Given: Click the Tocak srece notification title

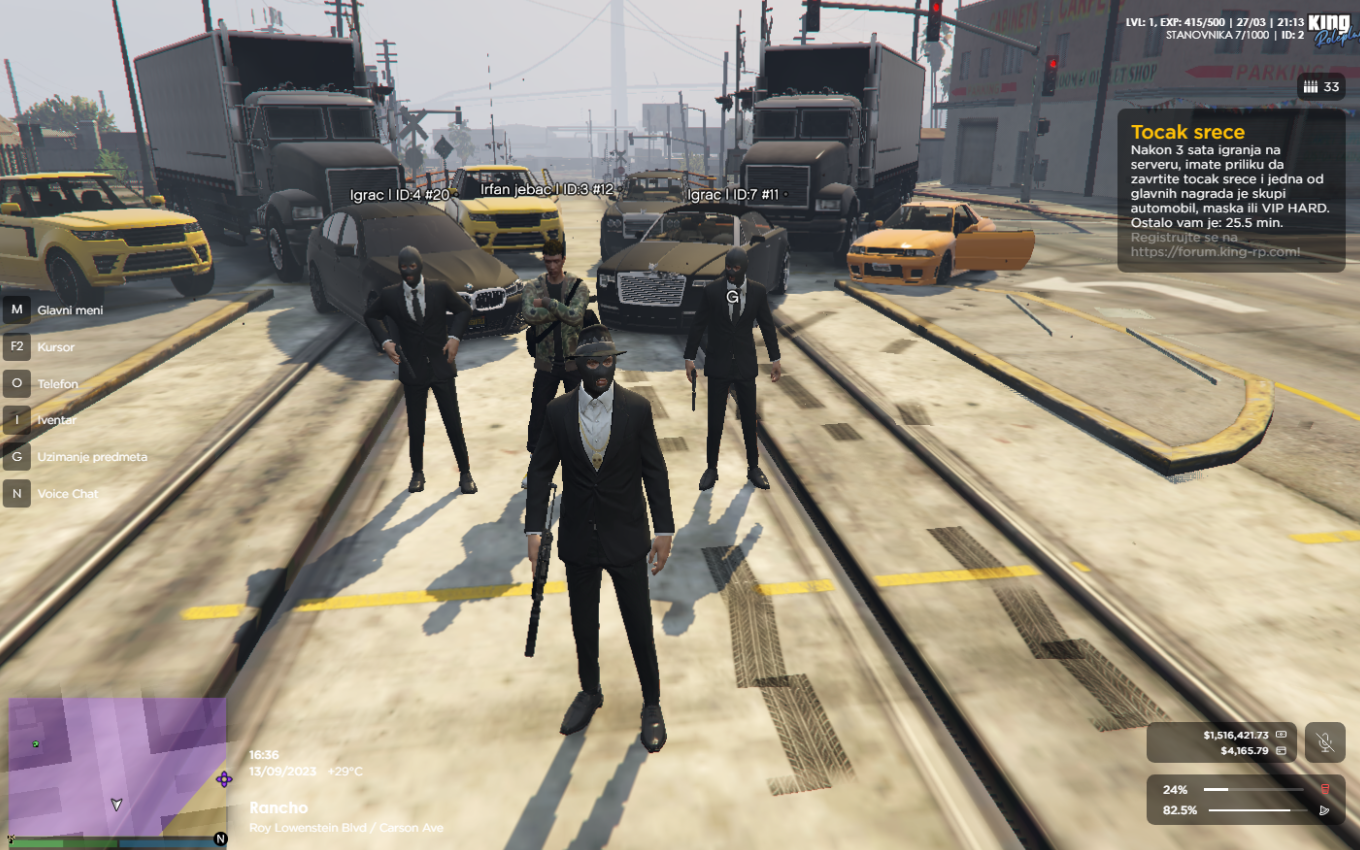Looking at the screenshot, I should click(1188, 132).
